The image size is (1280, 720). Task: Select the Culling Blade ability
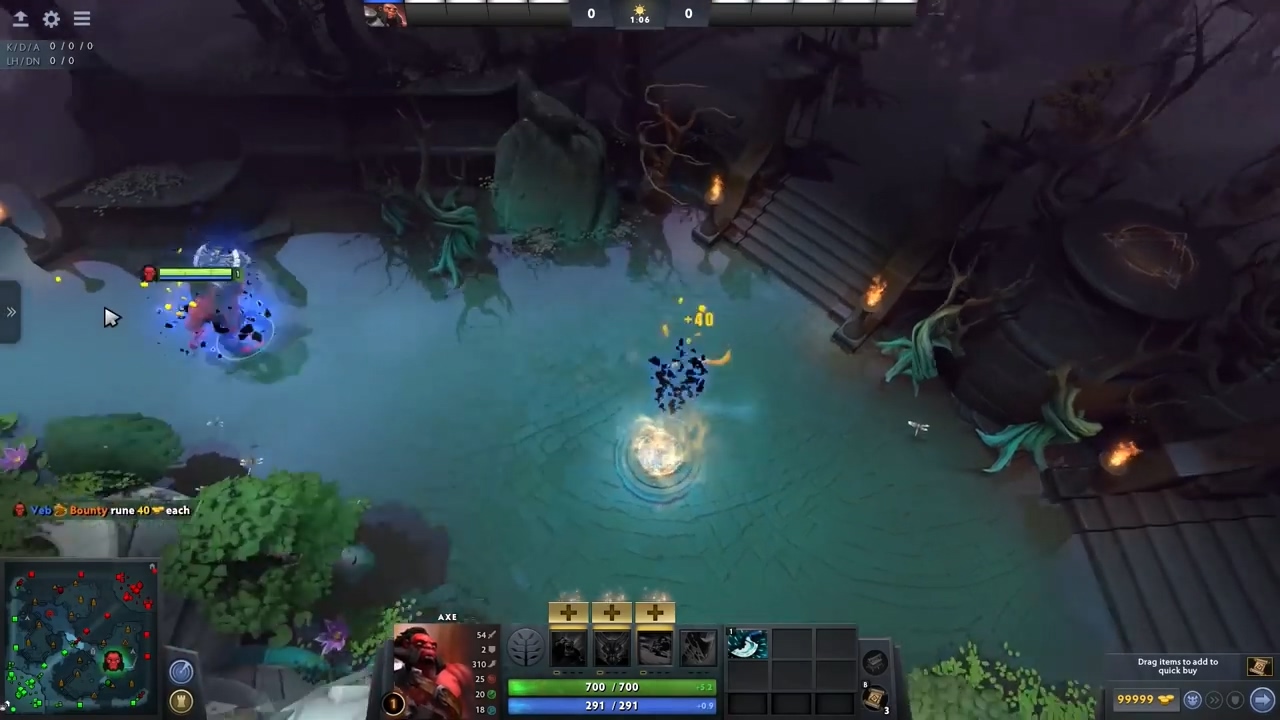coord(698,648)
